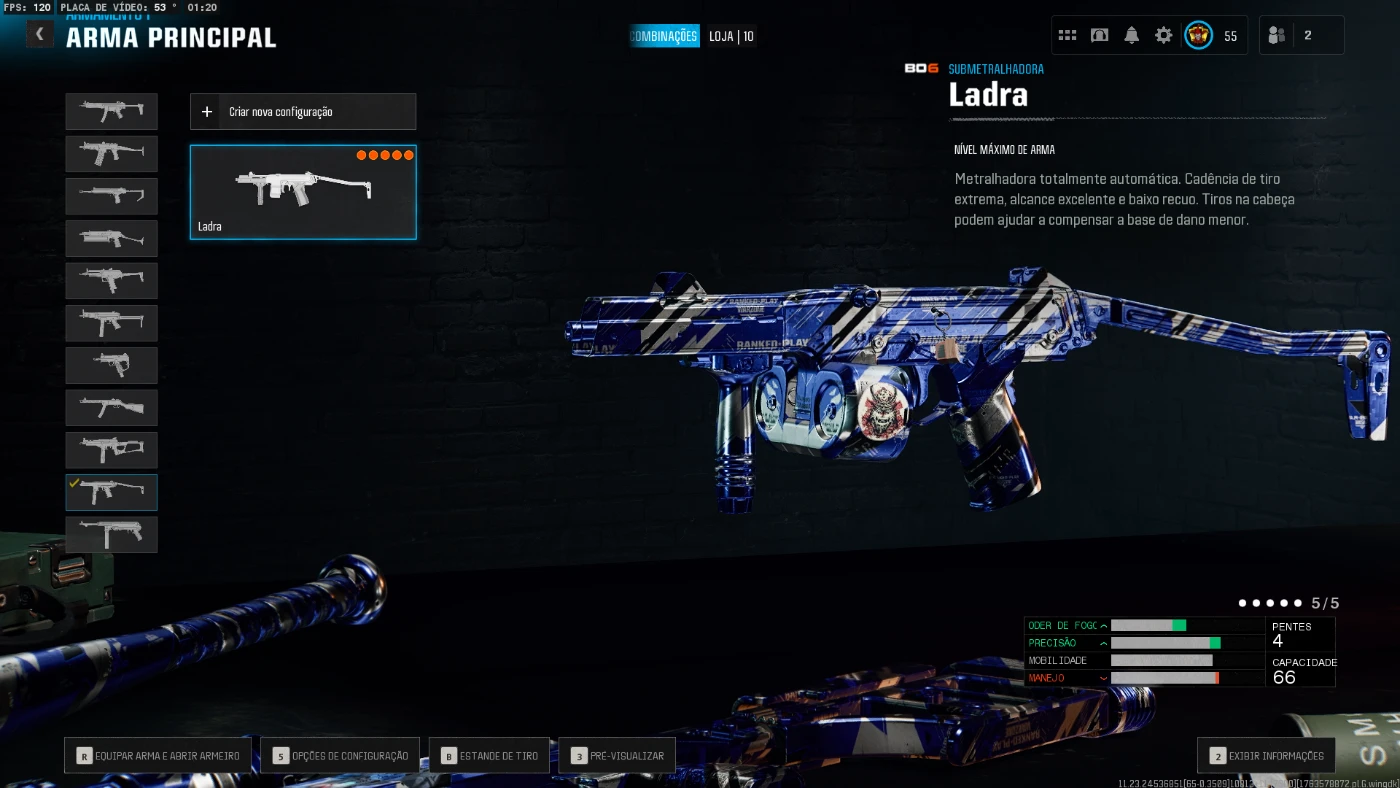This screenshot has width=1400, height=788.
Task: Show notifications via the bell icon
Action: [x=1131, y=35]
